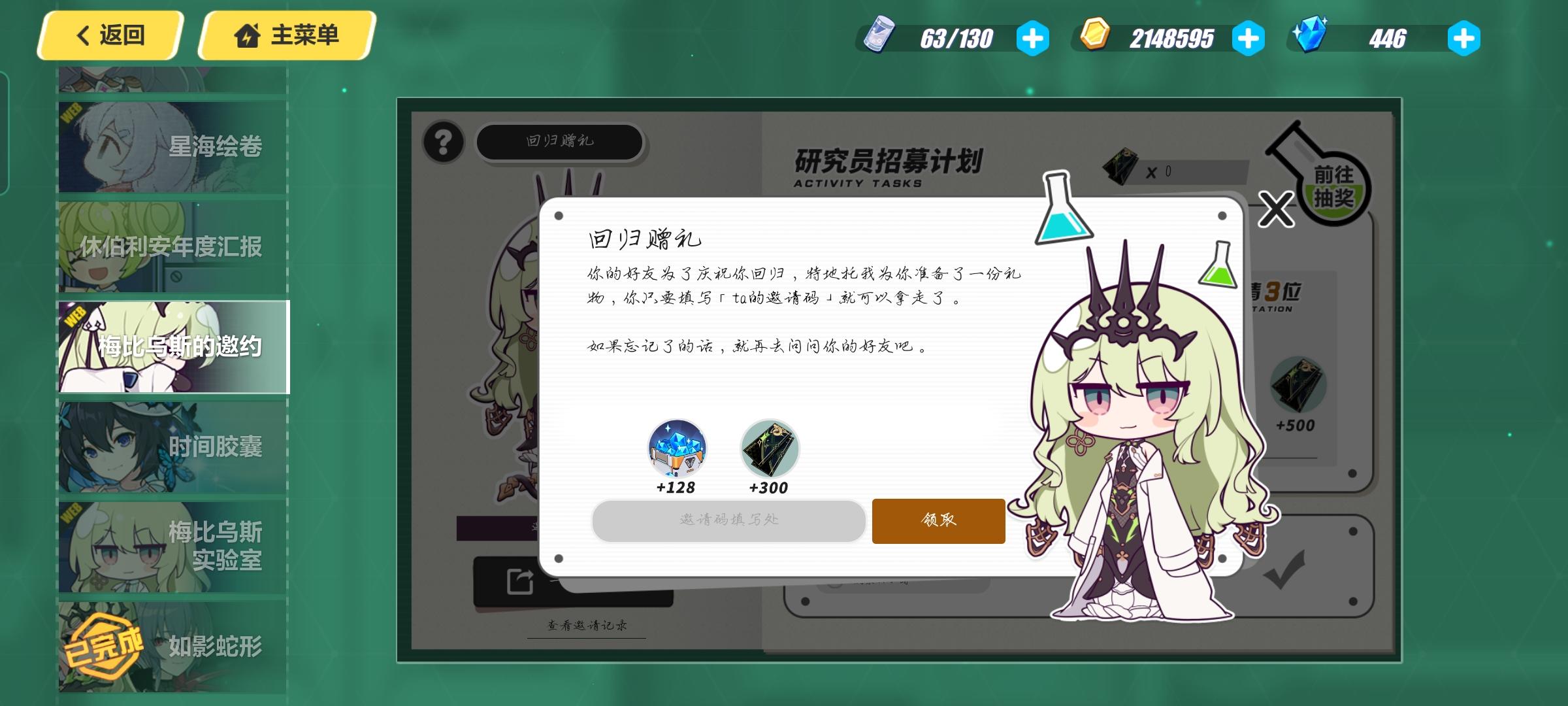1568x706 pixels.
Task: Click the 领取 claim button
Action: pos(938,521)
